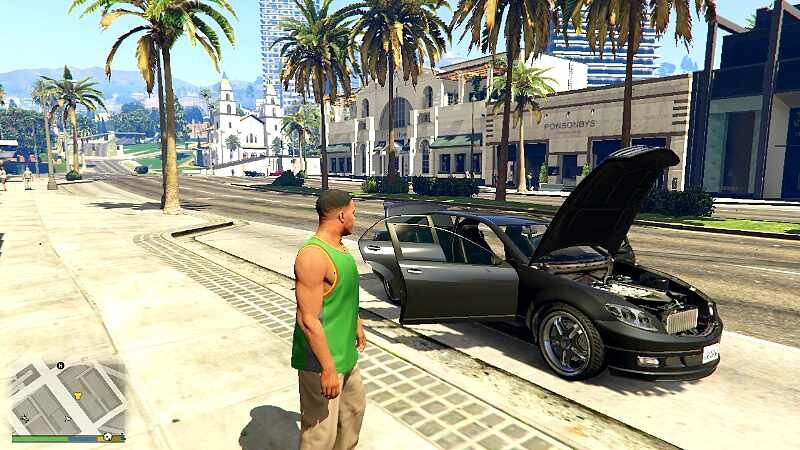This screenshot has height=450, width=800.
Task: Click the round black compass marker on minimap
Action: point(61,366)
